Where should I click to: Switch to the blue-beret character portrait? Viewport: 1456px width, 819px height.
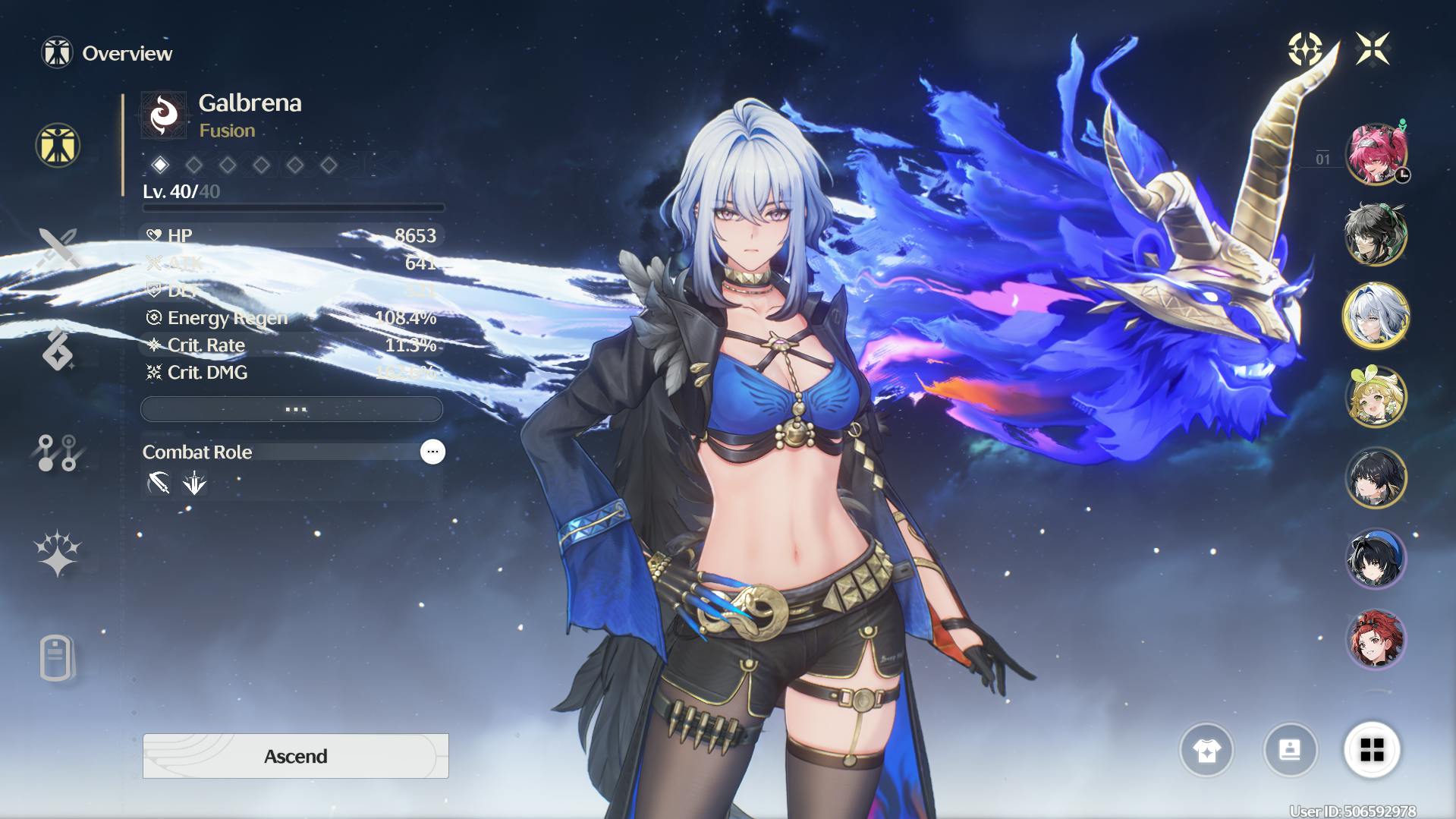pos(1376,559)
